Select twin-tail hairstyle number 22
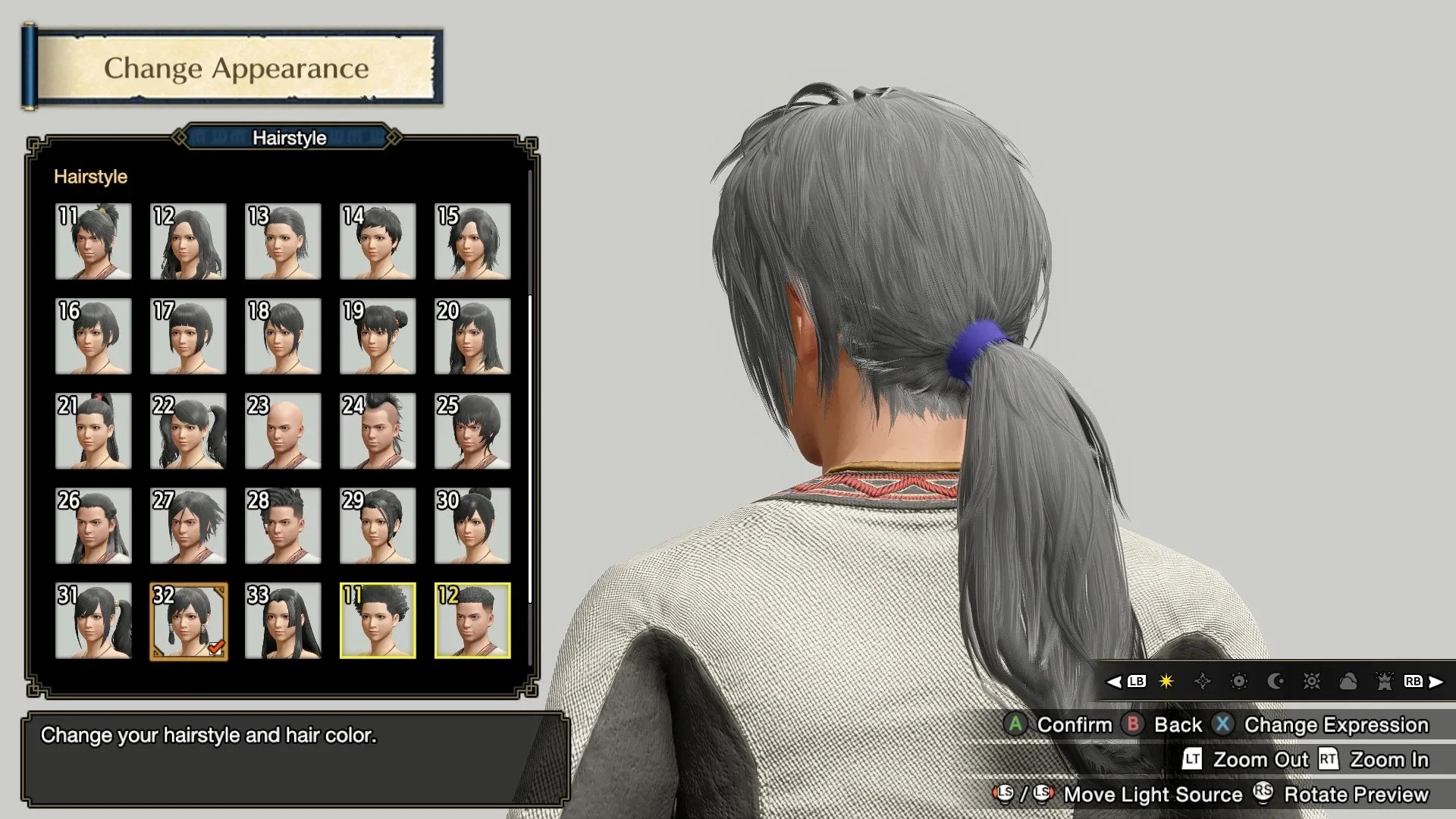1456x819 pixels. (x=188, y=431)
